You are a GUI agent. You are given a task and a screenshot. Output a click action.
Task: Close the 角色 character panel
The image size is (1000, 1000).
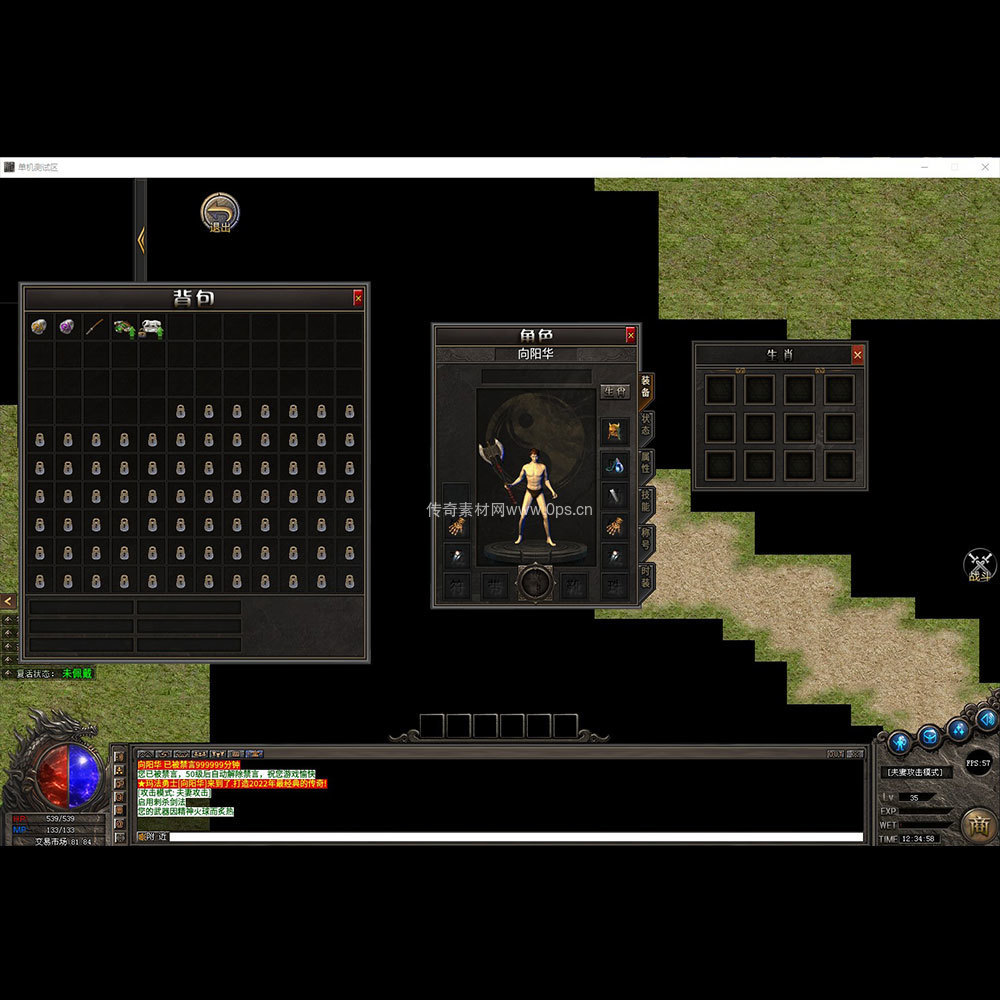[x=630, y=336]
